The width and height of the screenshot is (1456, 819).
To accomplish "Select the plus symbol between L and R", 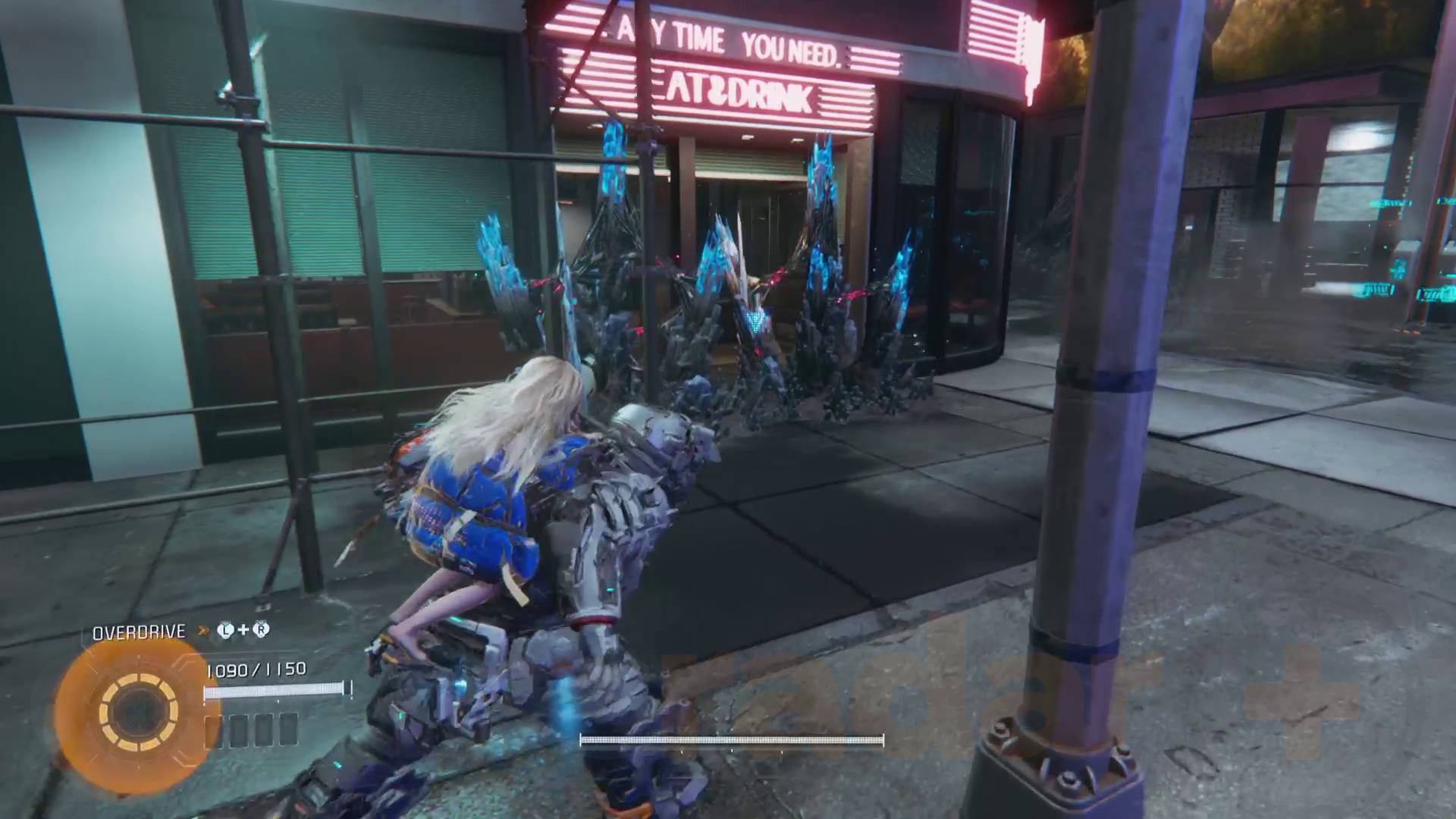I will pyautogui.click(x=243, y=629).
